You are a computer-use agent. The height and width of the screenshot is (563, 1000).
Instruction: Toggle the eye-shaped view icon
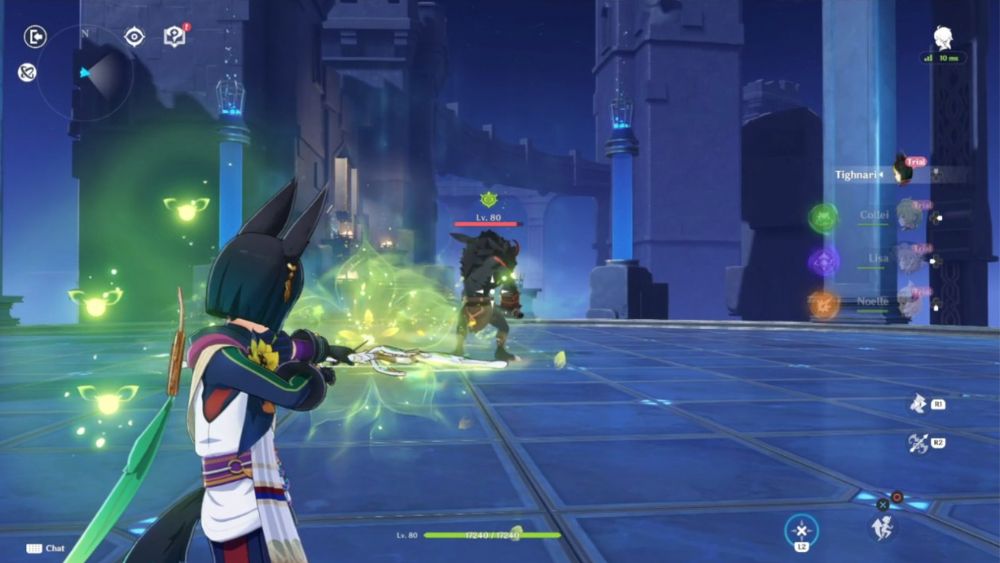coord(134,37)
